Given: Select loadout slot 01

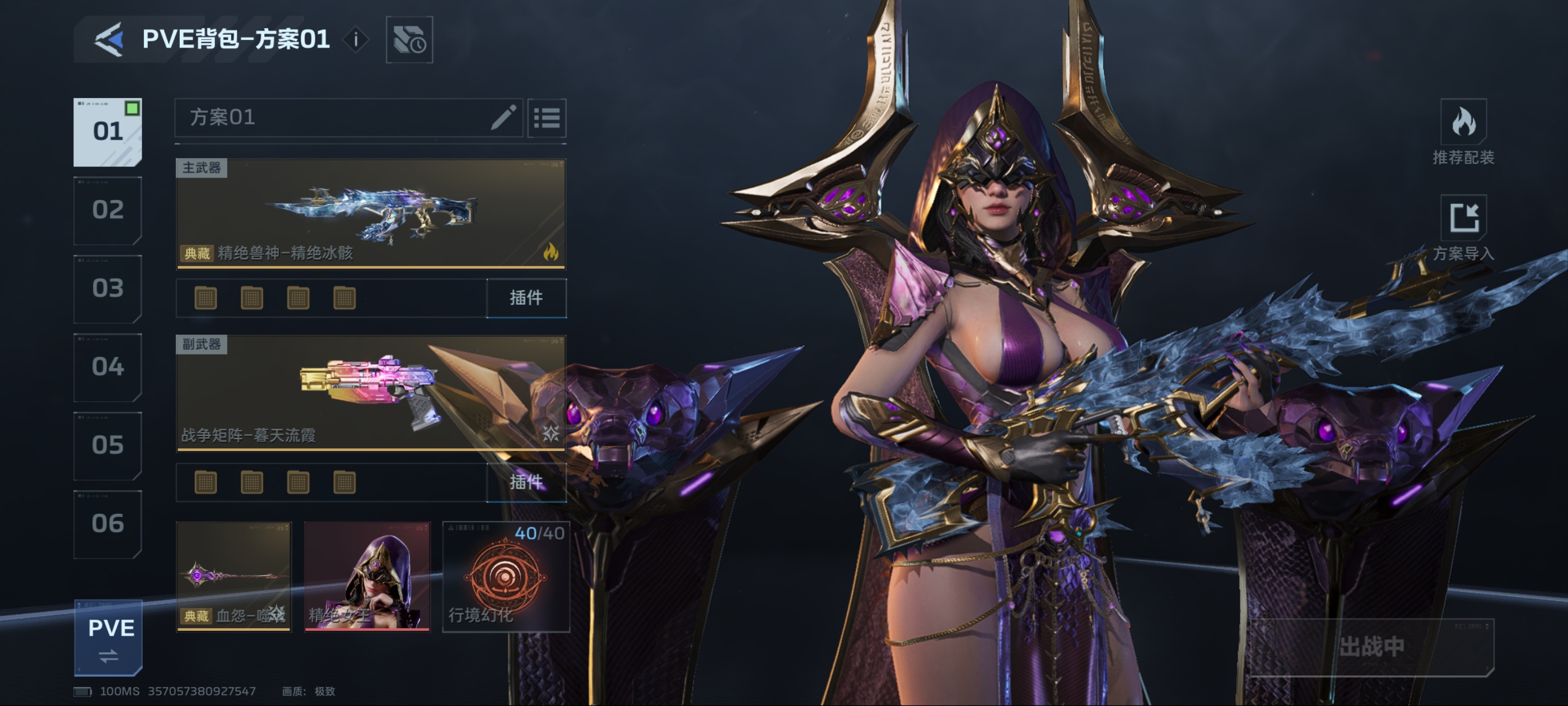Looking at the screenshot, I should pos(108,132).
